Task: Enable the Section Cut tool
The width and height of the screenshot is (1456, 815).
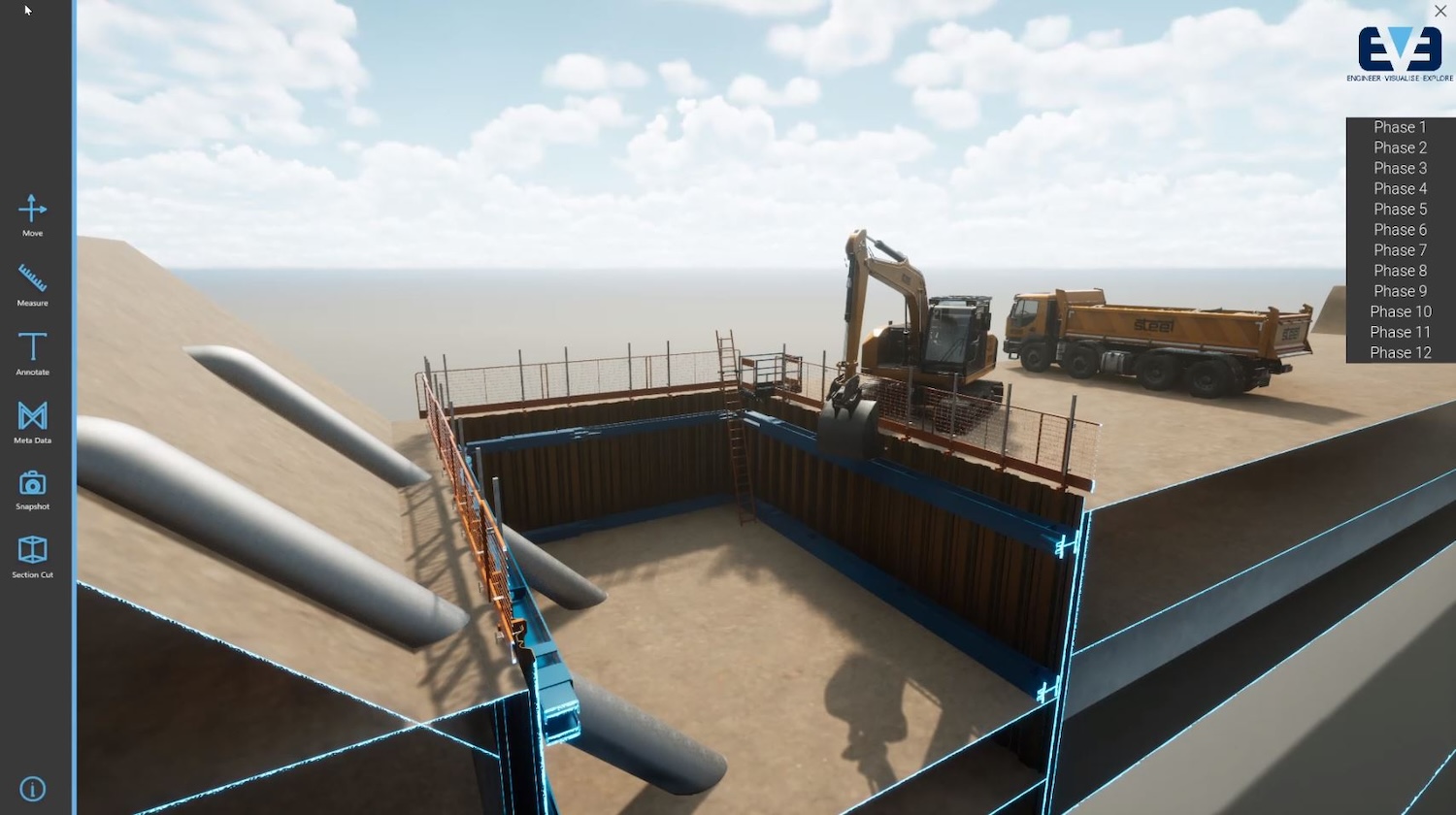Action: (x=32, y=555)
